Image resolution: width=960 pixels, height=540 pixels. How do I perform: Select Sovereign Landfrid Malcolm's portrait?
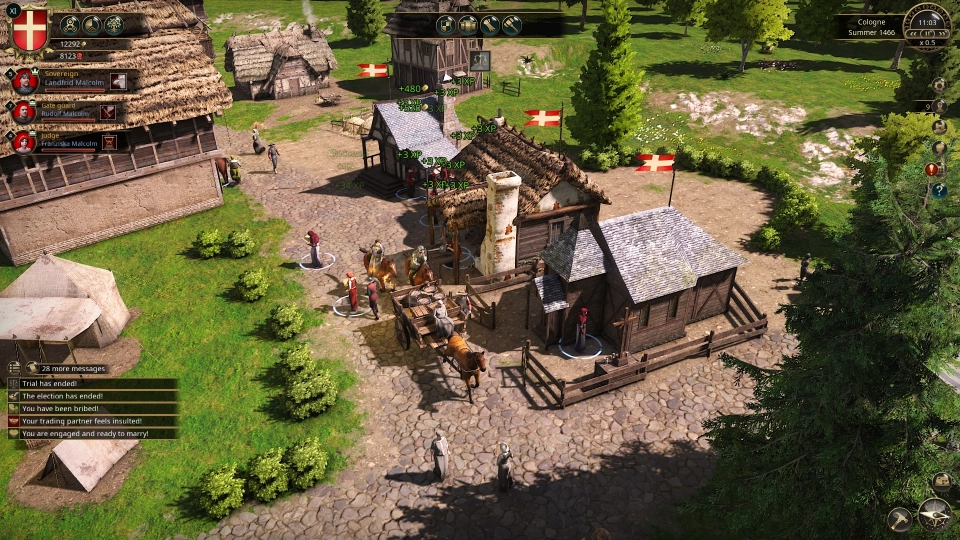point(25,82)
